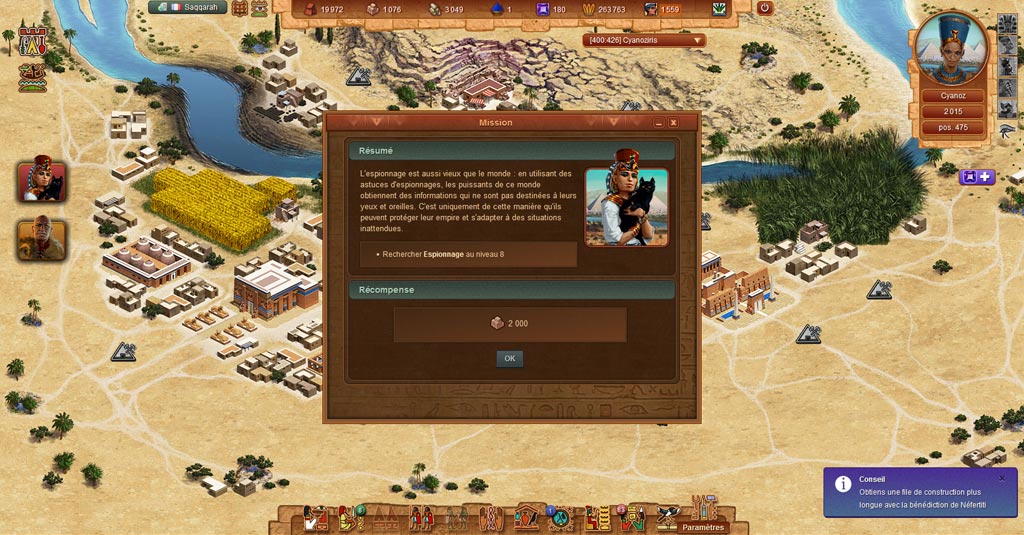Click the red power logout button

[765, 8]
